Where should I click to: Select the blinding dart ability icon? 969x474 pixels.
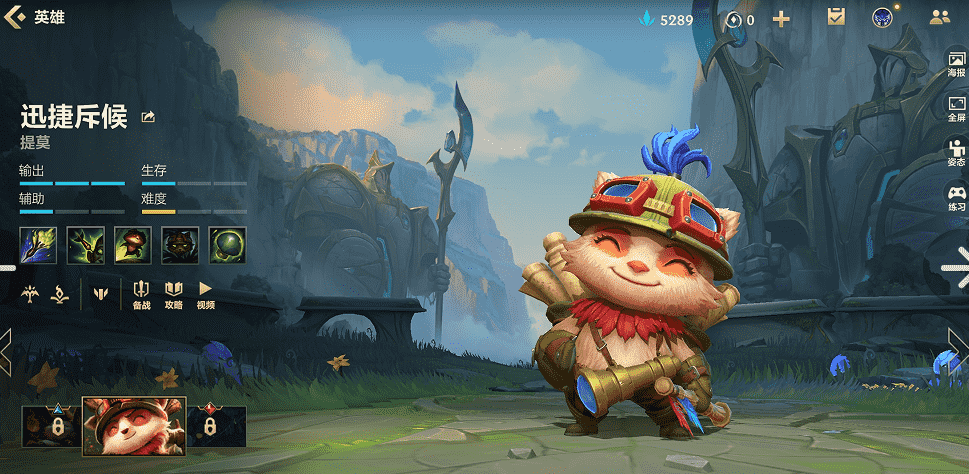coord(86,245)
